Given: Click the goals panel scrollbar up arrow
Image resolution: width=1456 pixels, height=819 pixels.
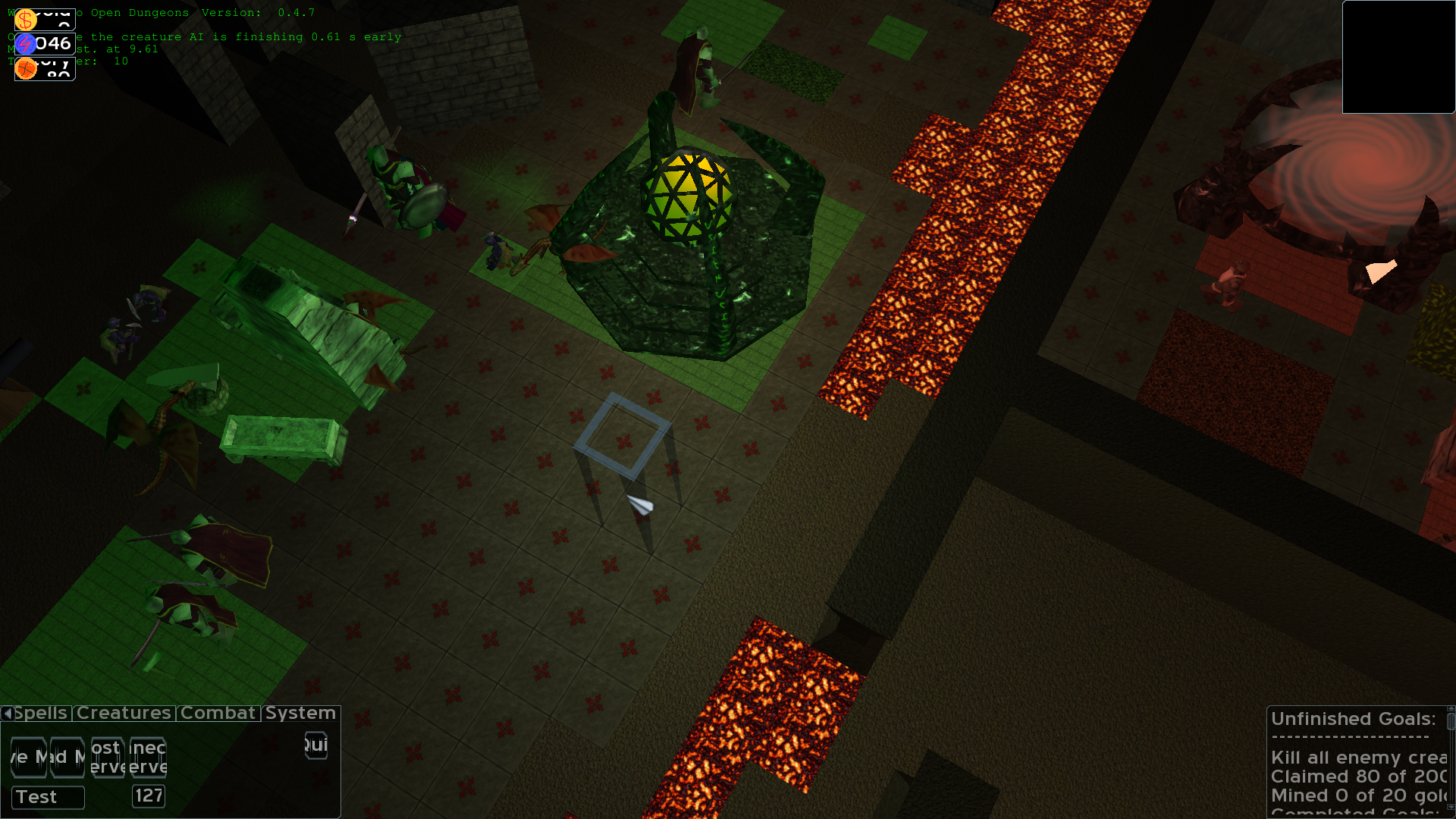Looking at the screenshot, I should pos(1451,710).
